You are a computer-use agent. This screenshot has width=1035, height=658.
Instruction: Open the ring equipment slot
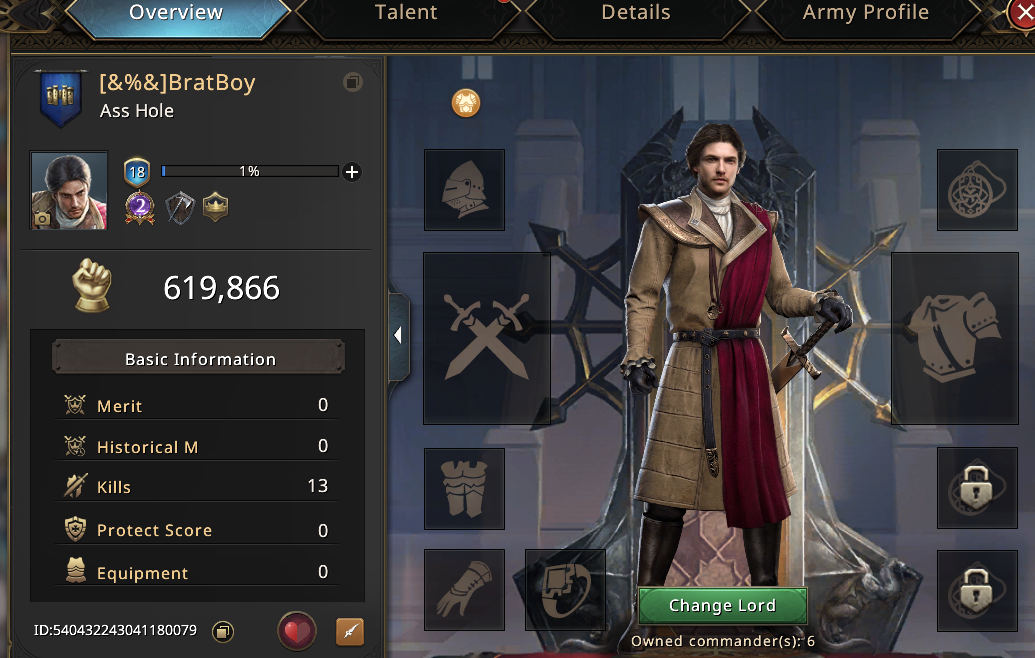point(565,589)
